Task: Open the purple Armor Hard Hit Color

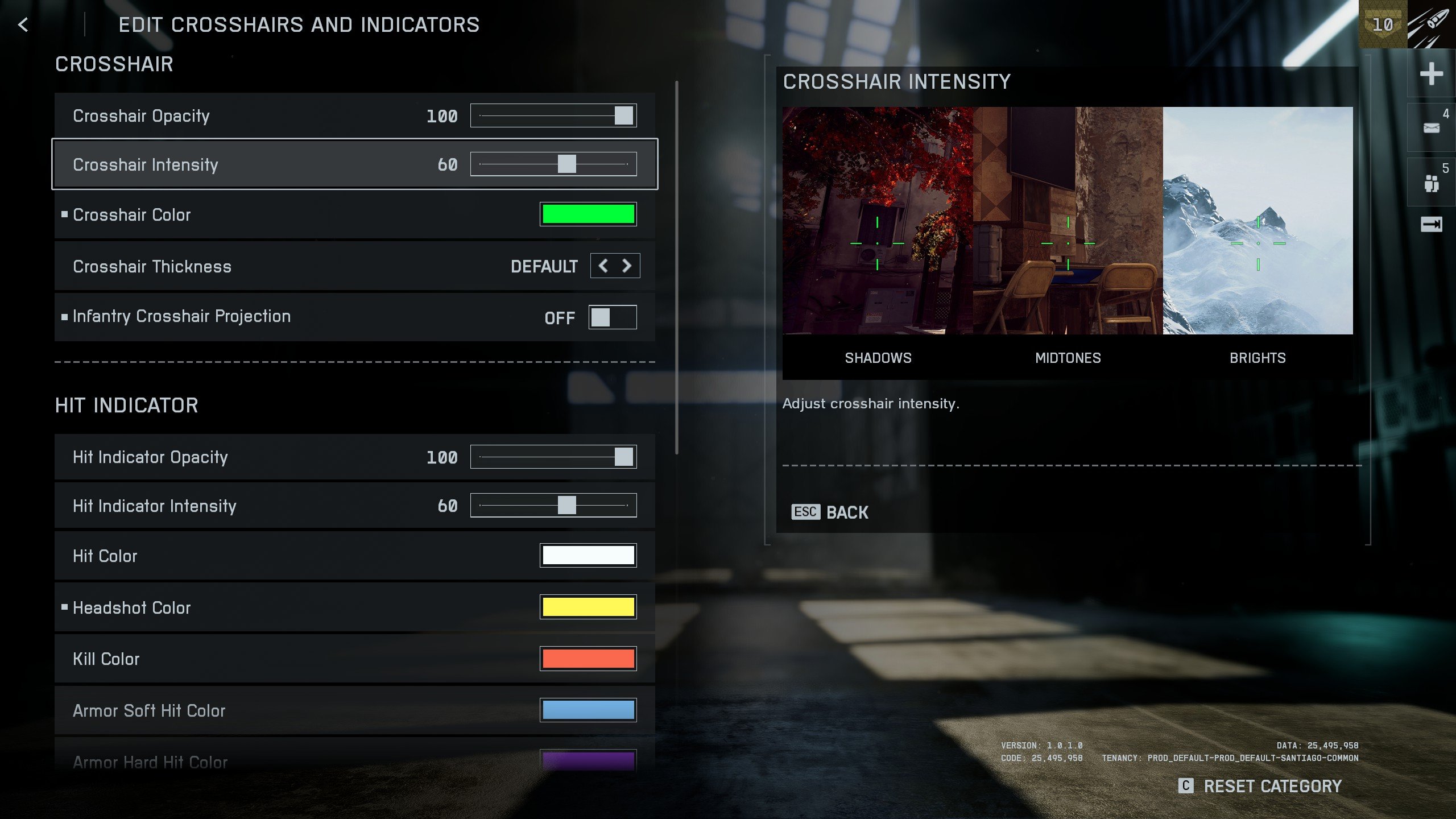Action: click(588, 761)
